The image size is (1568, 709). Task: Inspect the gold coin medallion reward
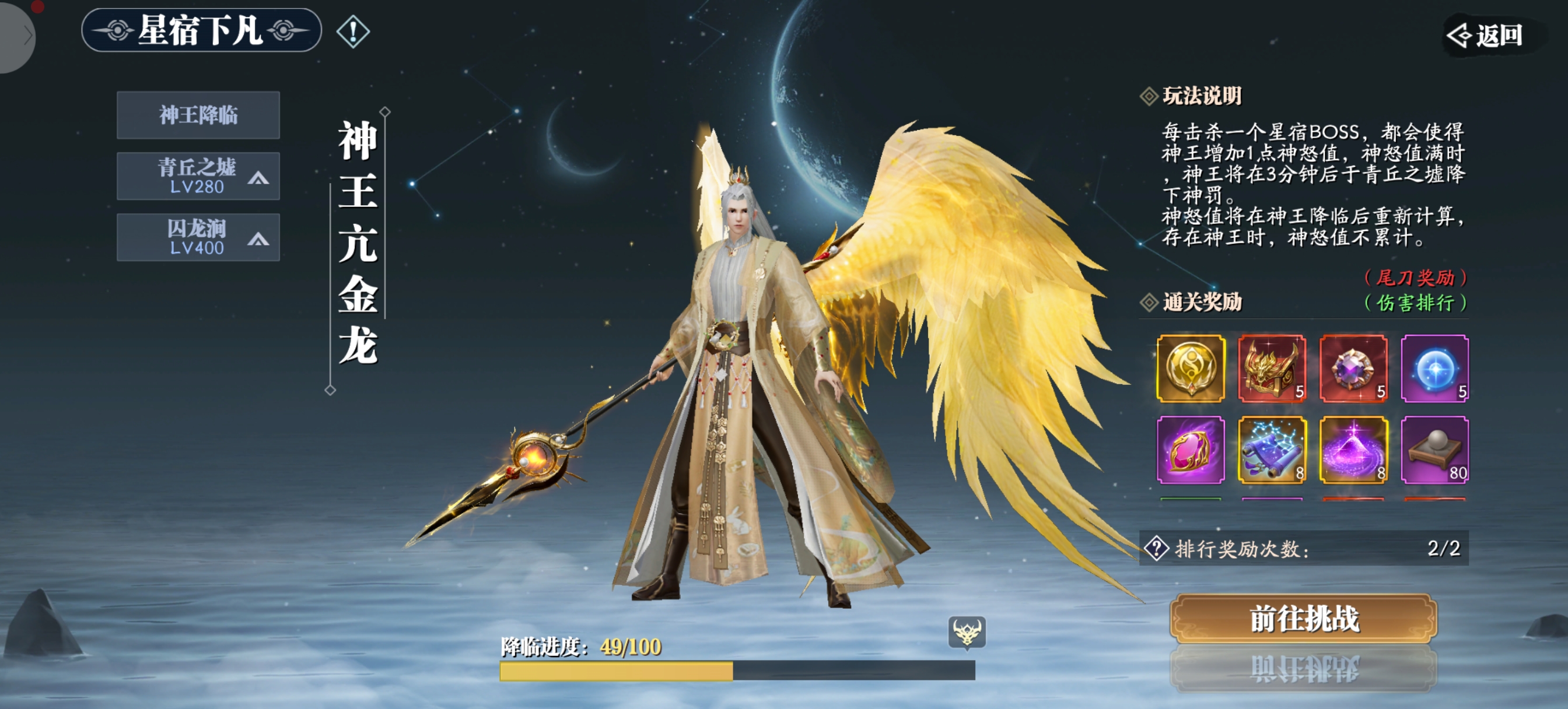pyautogui.click(x=1190, y=368)
